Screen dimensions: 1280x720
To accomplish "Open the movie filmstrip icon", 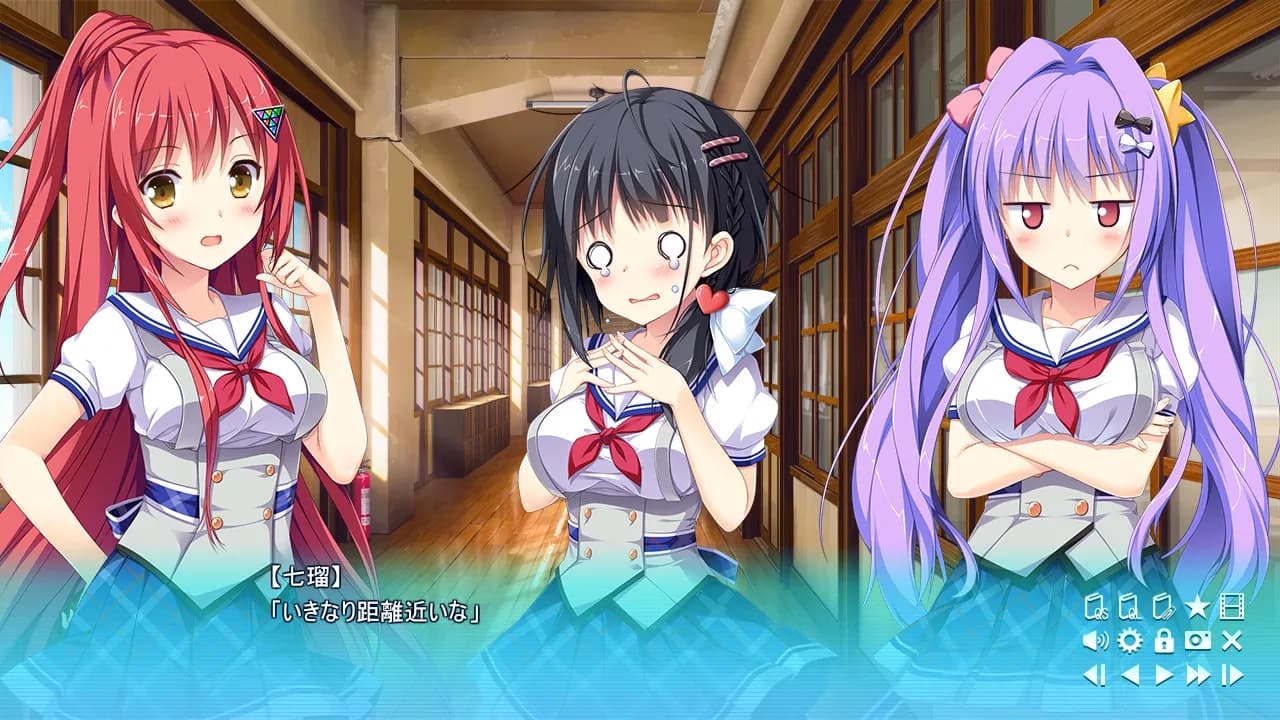I will pyautogui.click(x=1232, y=605).
